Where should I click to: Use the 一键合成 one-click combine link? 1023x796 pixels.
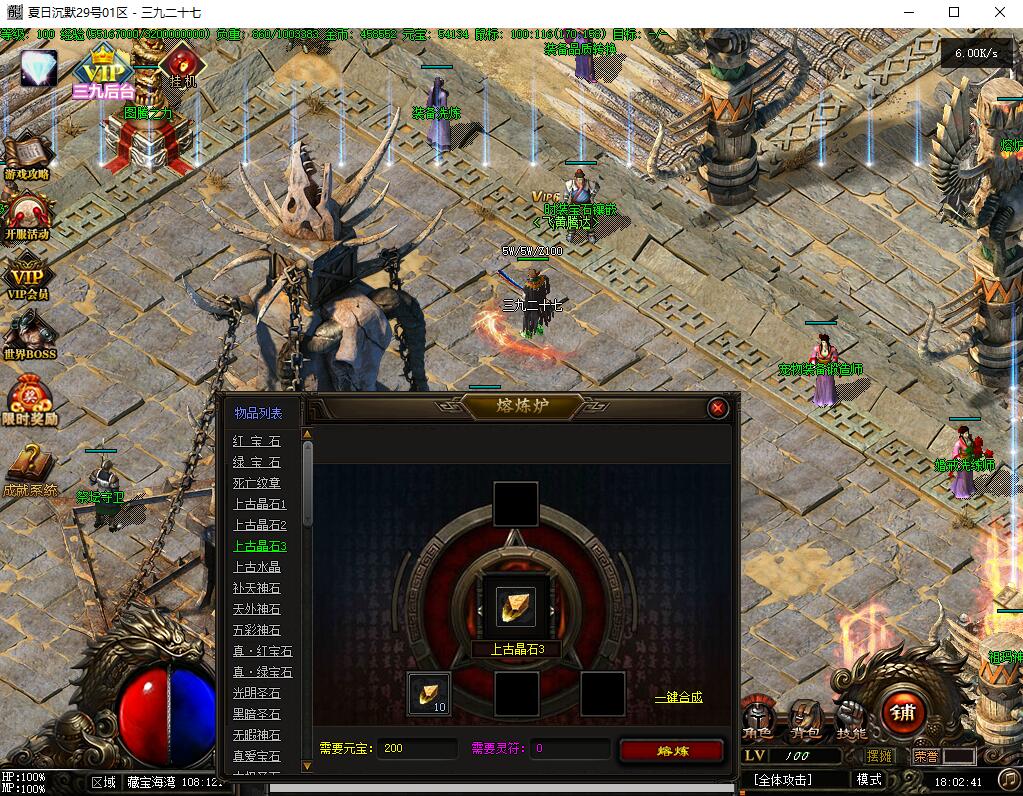678,697
